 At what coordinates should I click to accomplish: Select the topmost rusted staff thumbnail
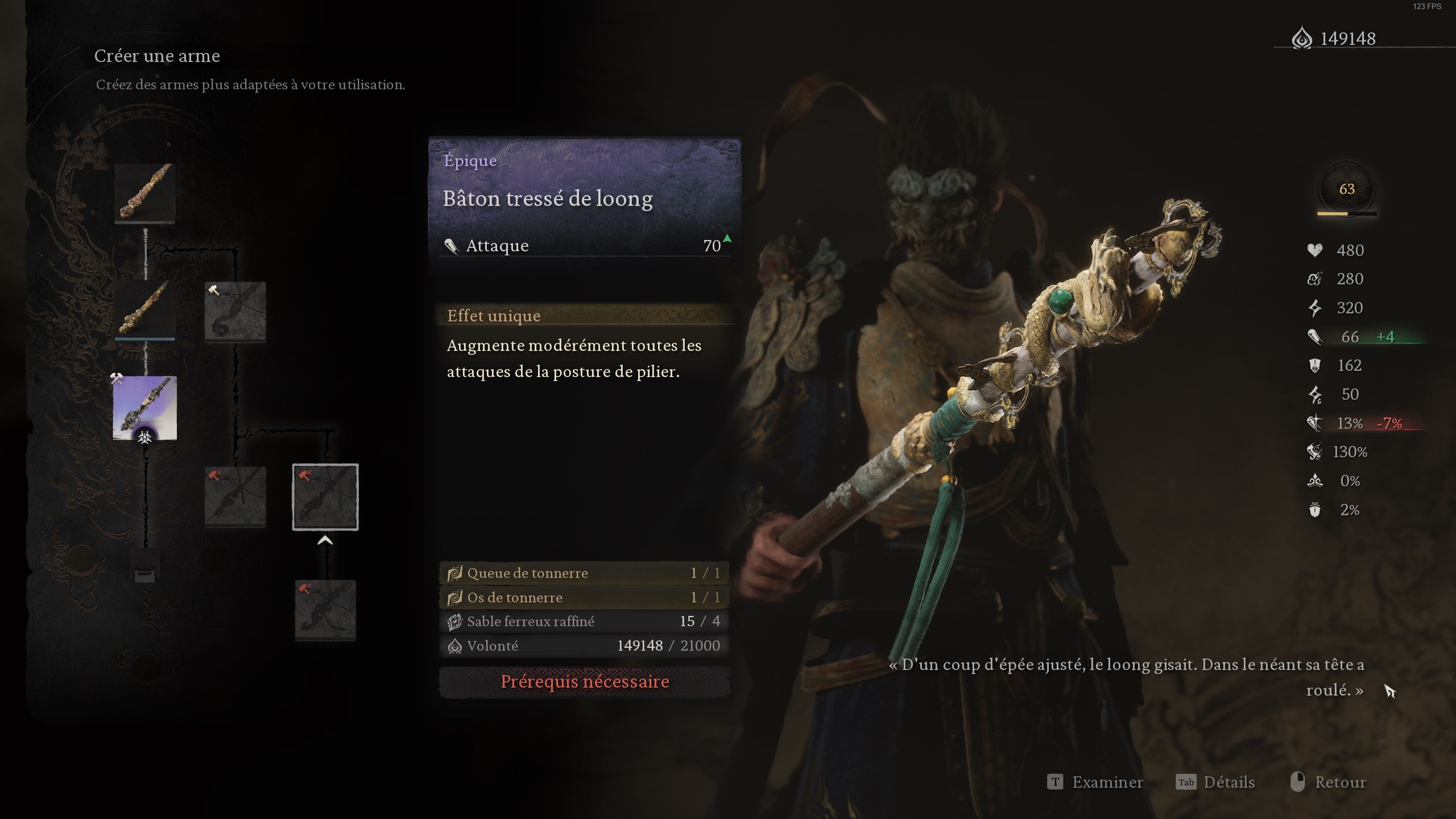tap(145, 192)
